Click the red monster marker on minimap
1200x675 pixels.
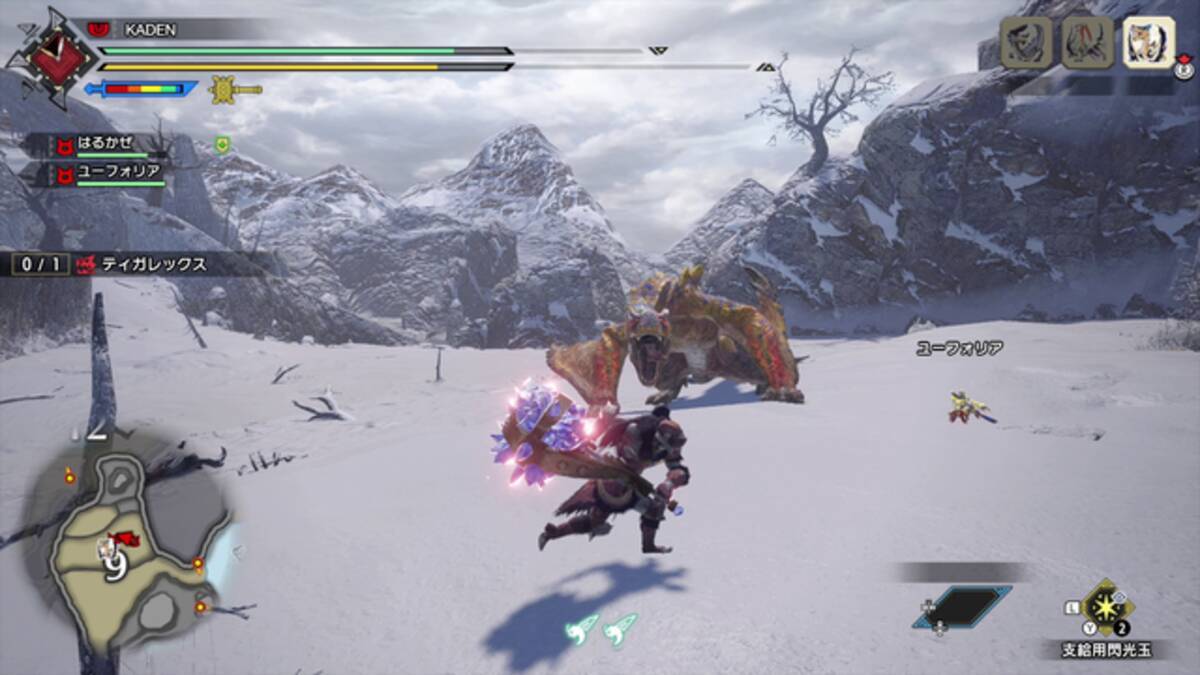(126, 540)
